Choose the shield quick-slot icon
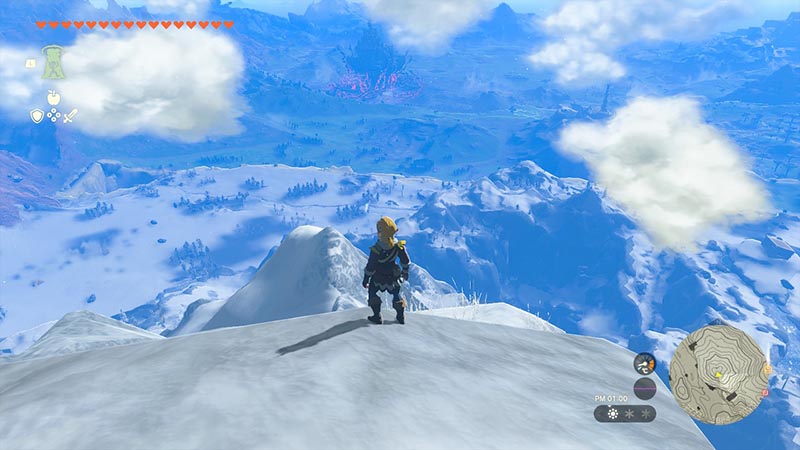The width and height of the screenshot is (800, 450). tap(36, 116)
